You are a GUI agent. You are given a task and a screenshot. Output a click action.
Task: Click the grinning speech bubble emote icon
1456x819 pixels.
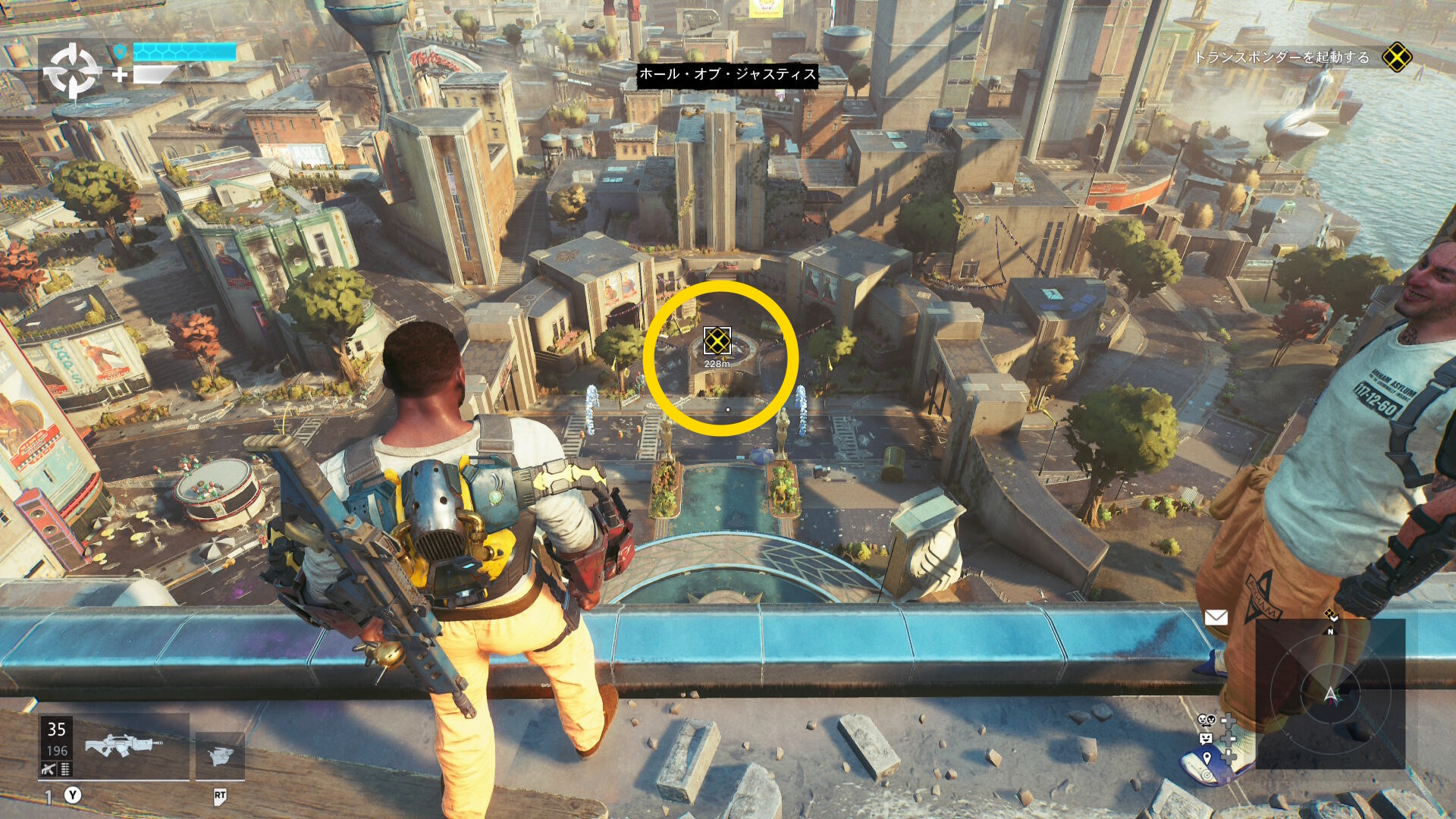pos(1206,738)
